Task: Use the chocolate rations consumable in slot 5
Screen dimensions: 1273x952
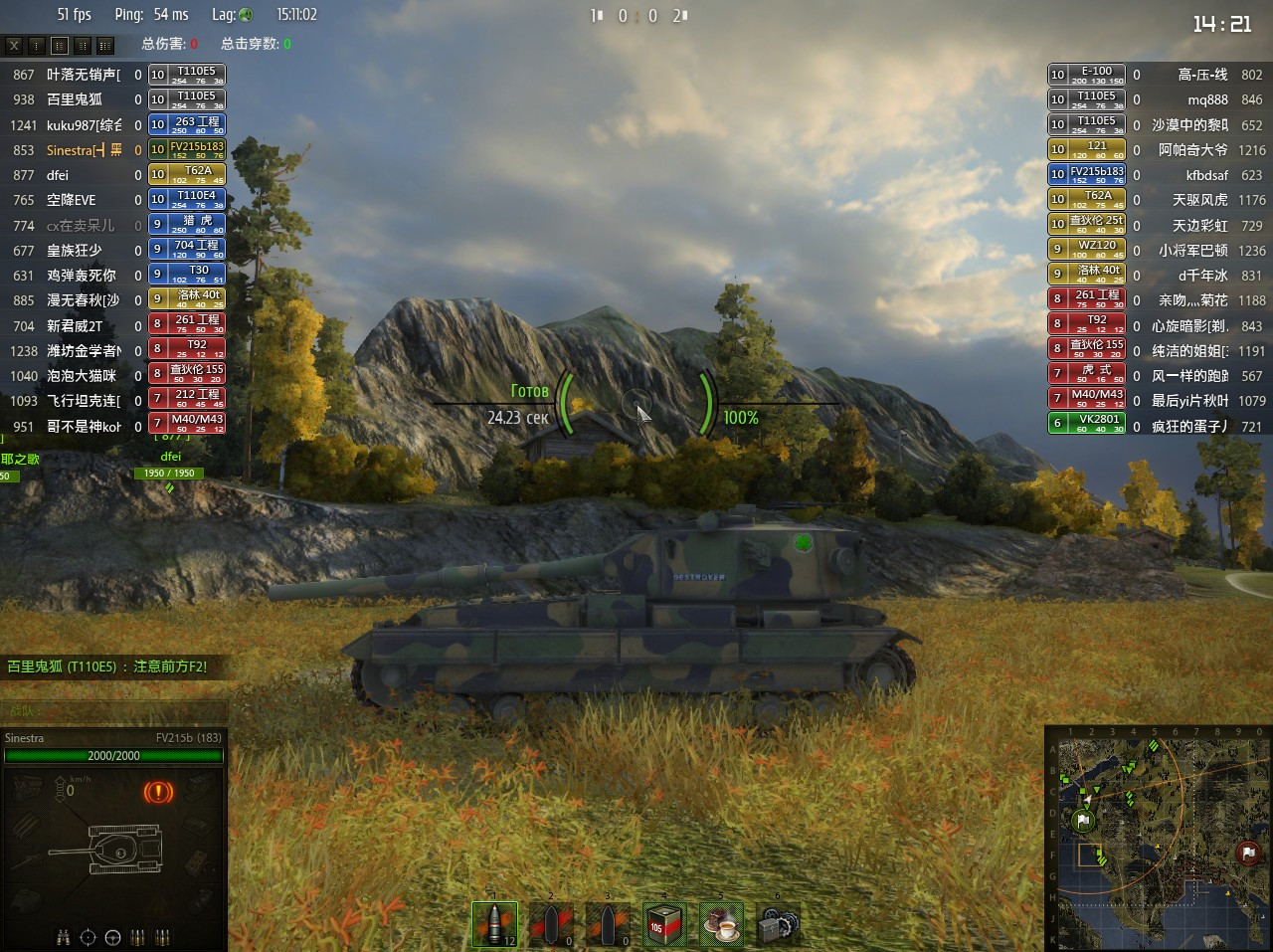Action: tap(720, 923)
